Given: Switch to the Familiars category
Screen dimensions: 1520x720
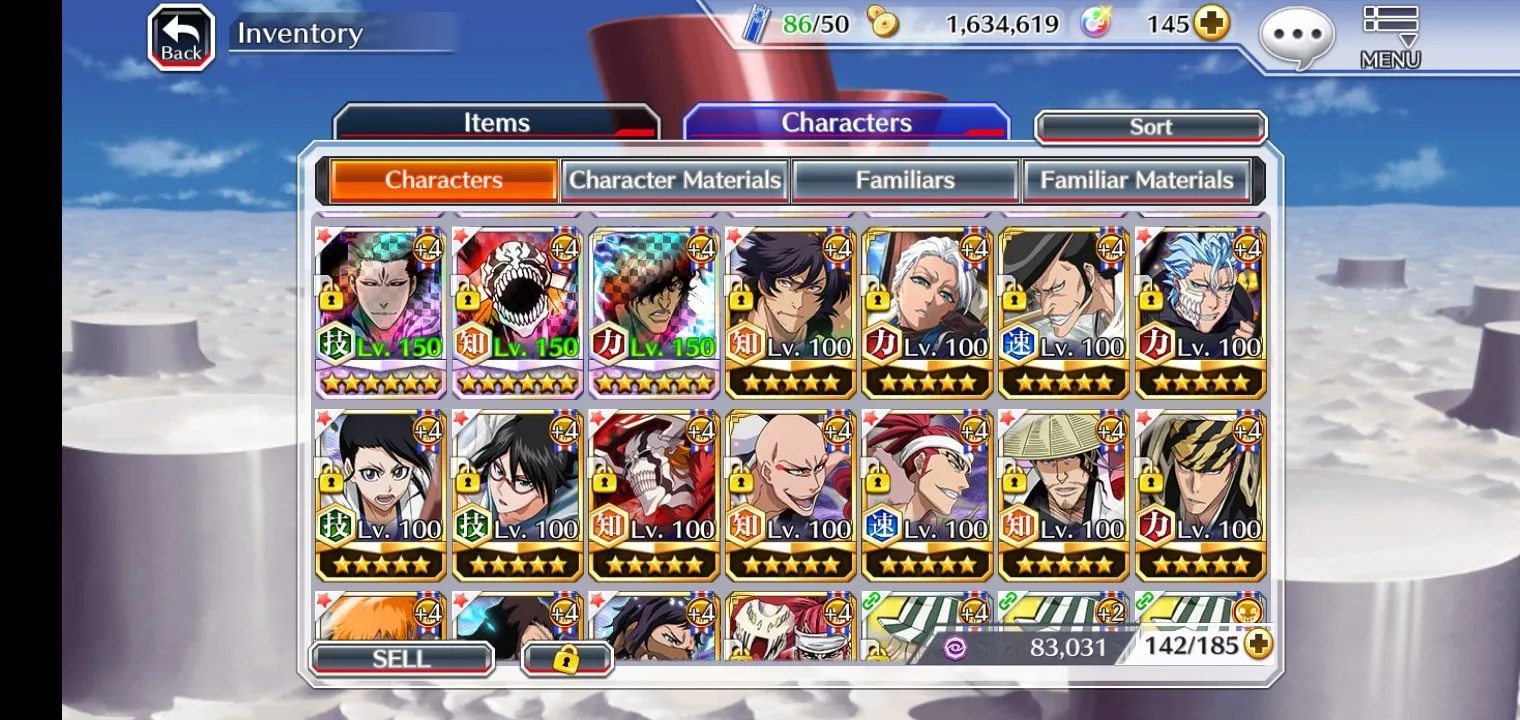Looking at the screenshot, I should (905, 181).
